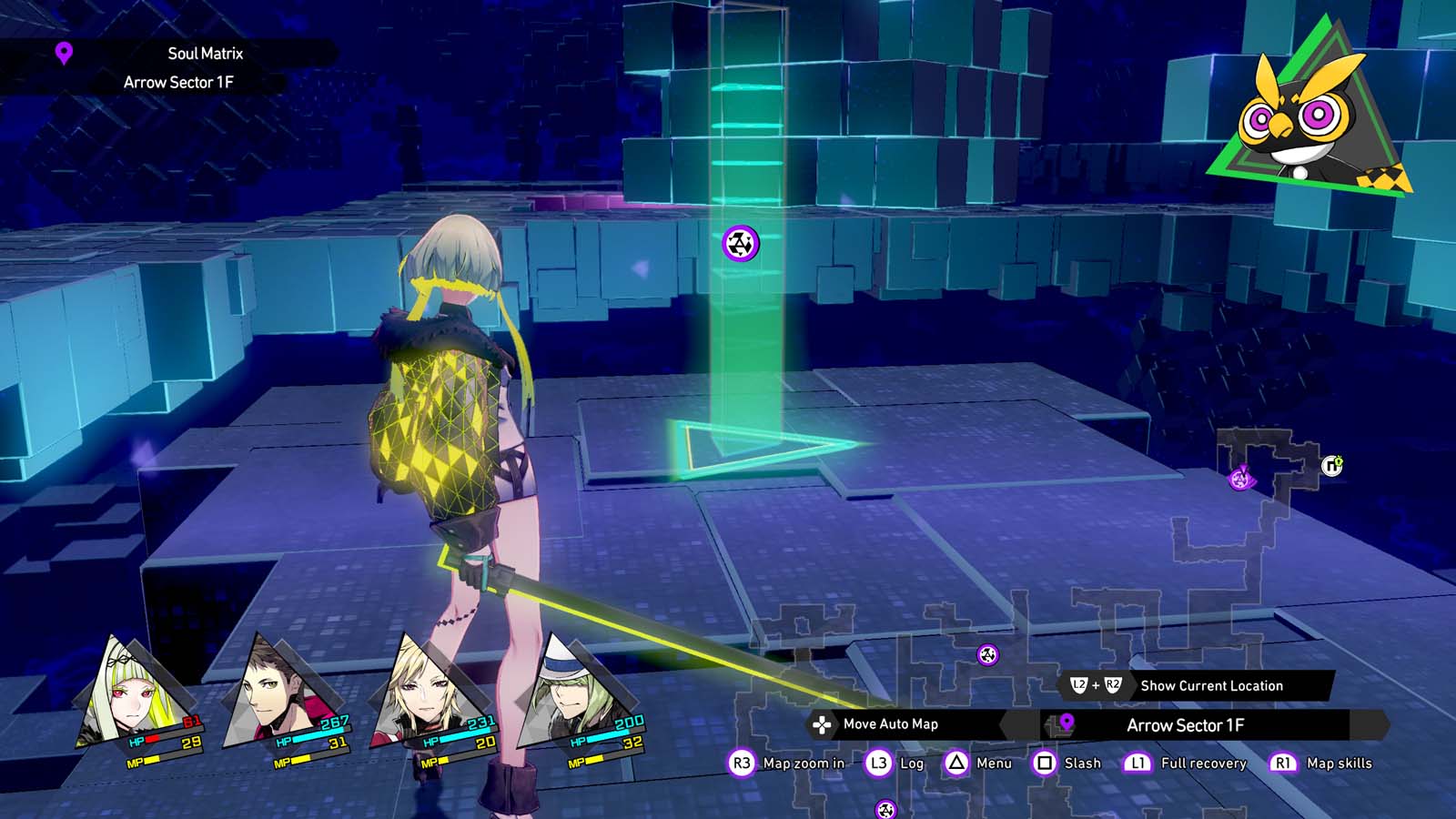The image size is (1456, 819).
Task: Click the D-pad icon next to Move Auto Map
Action: (x=824, y=725)
